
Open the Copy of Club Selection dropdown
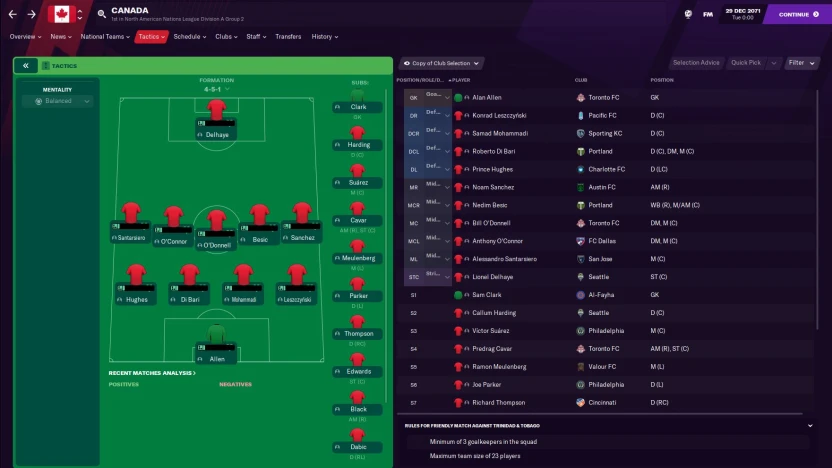click(441, 63)
